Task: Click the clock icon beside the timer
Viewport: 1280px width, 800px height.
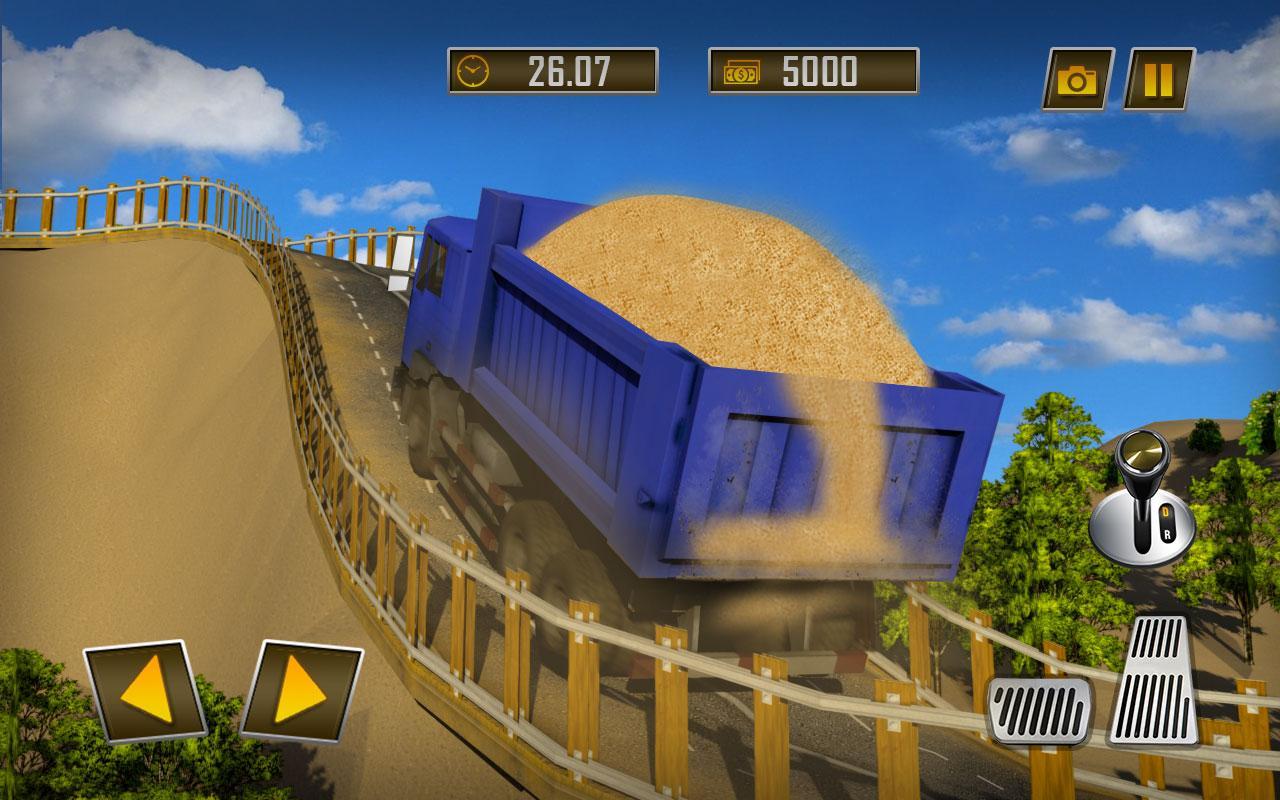Action: click(x=472, y=72)
